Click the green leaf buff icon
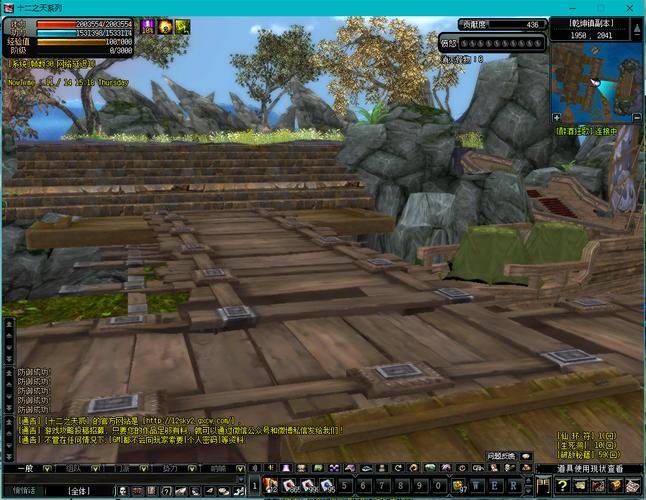The height and width of the screenshot is (500, 646). (182, 26)
